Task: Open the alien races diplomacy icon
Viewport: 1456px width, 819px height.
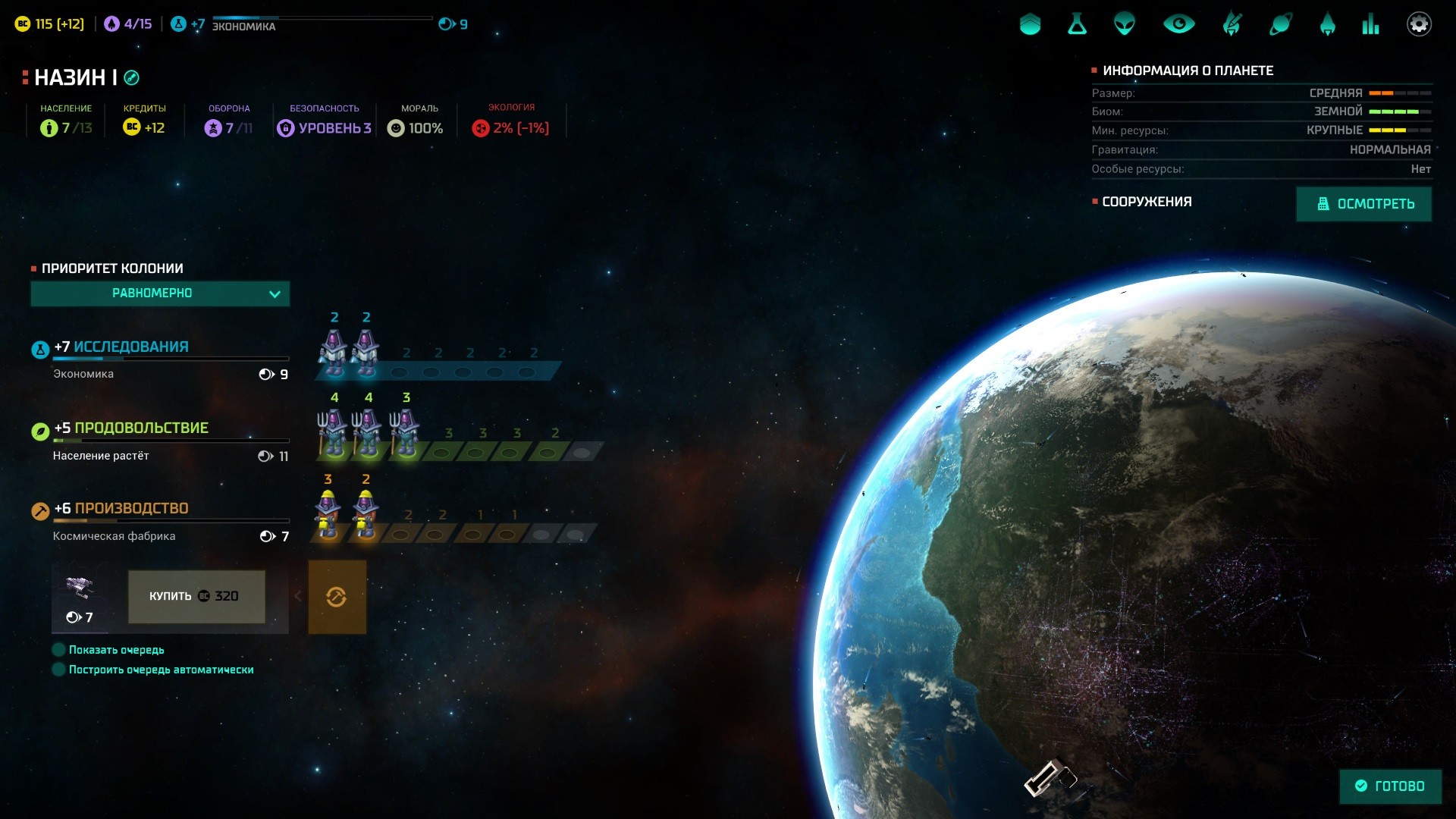Action: tap(1124, 24)
